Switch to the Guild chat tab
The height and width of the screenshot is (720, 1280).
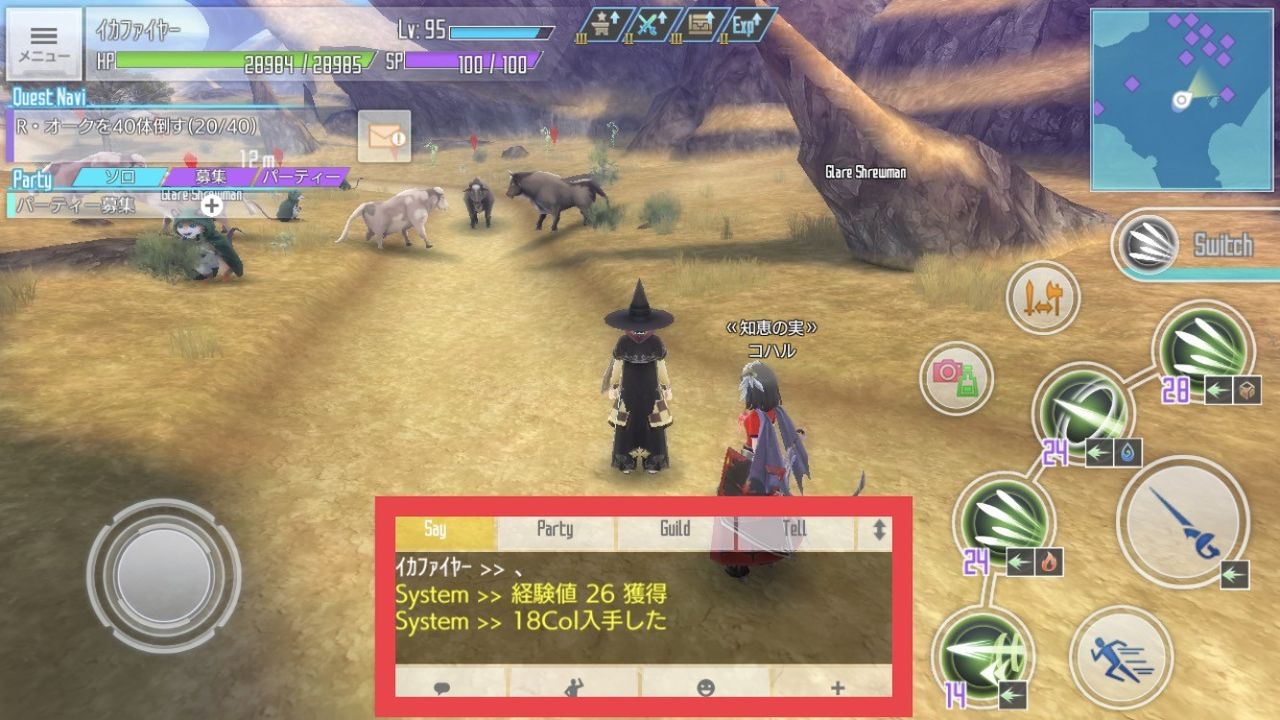point(676,530)
